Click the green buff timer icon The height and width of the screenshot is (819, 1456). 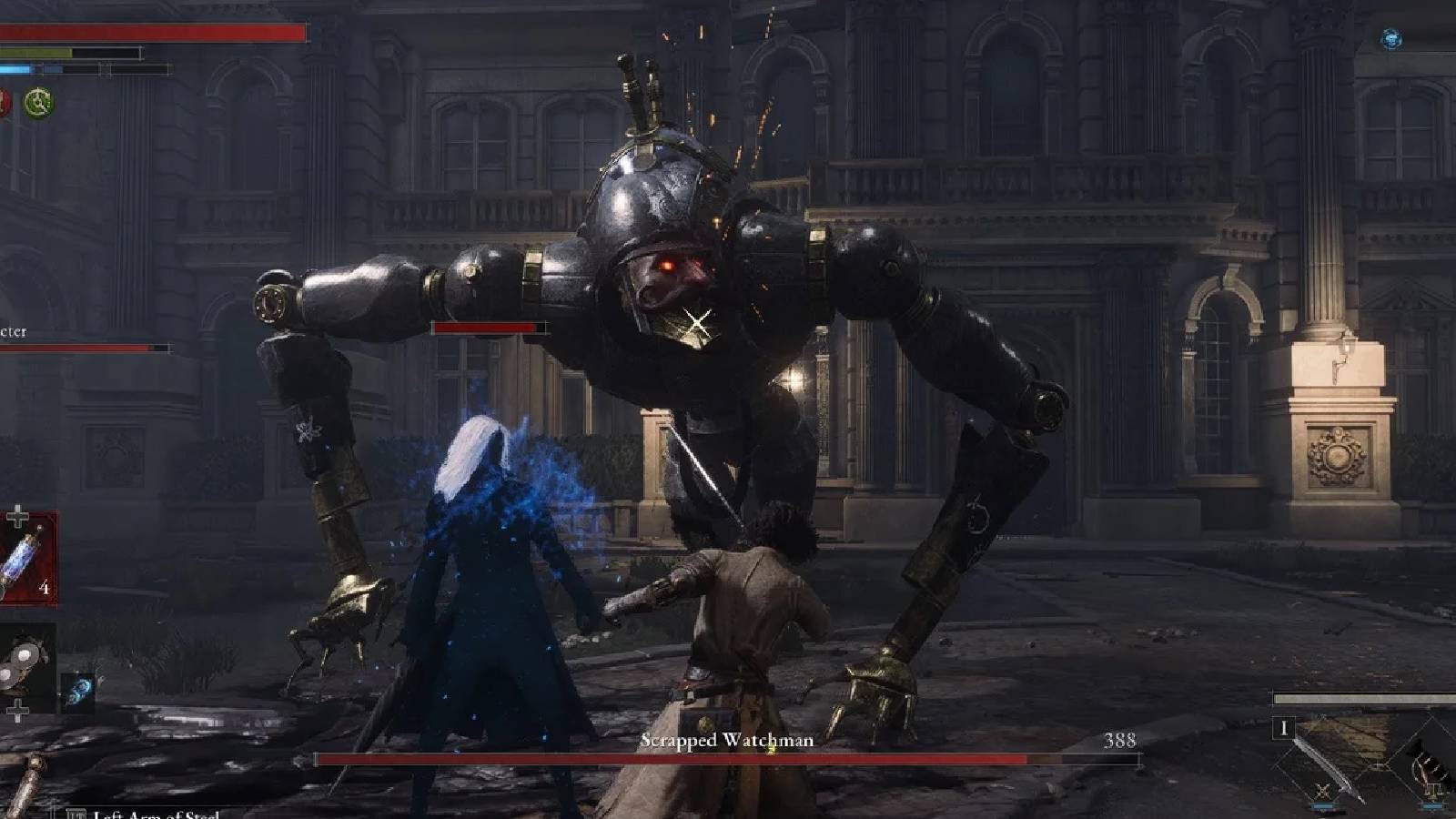click(38, 102)
